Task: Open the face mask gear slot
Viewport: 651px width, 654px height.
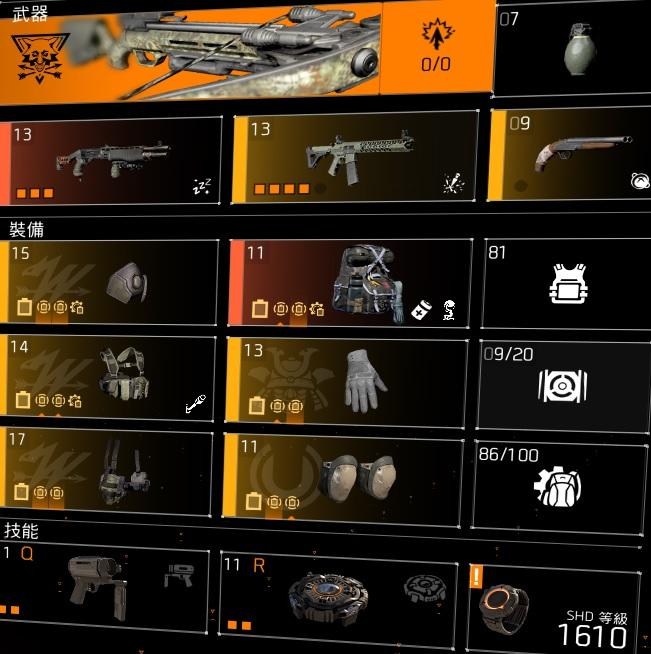Action: pos(110,282)
